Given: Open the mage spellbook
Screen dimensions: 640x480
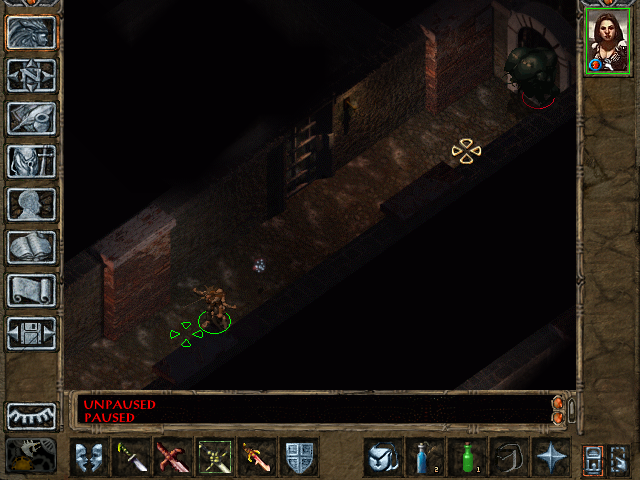Looking at the screenshot, I should pos(31,247).
